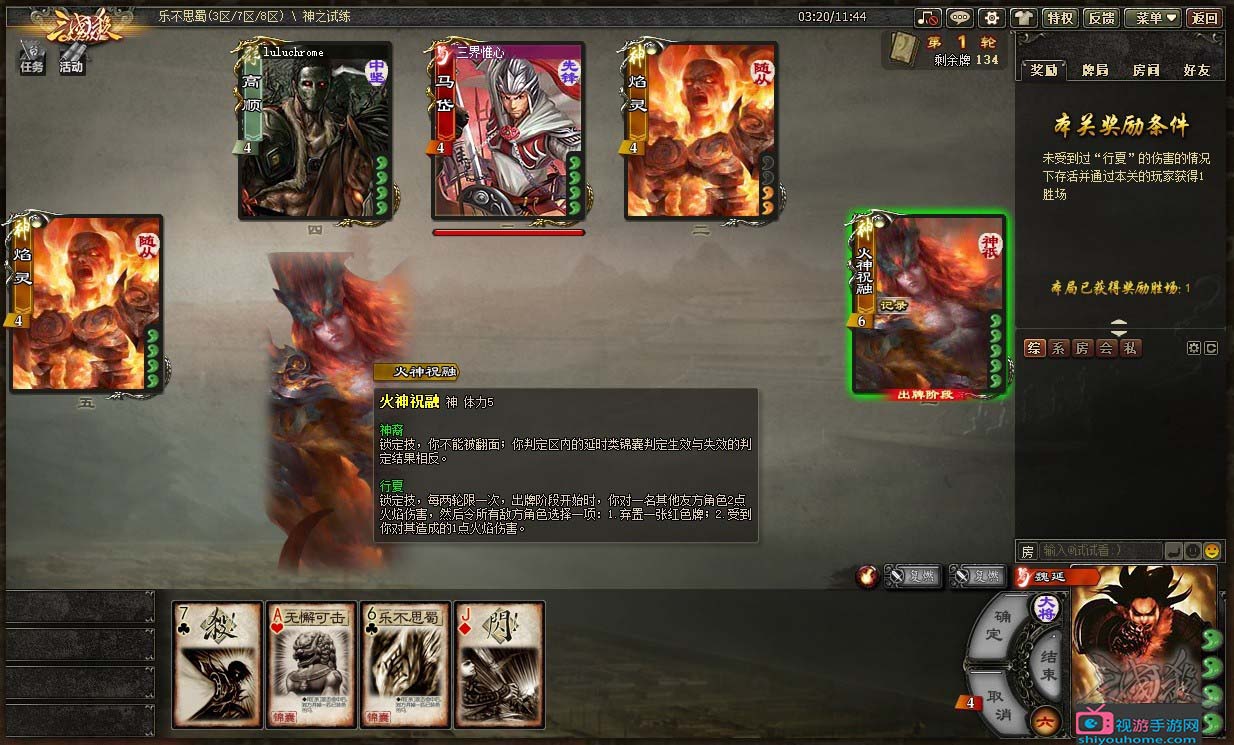Open settings via the top gear icon
The height and width of the screenshot is (745, 1234).
(x=991, y=18)
